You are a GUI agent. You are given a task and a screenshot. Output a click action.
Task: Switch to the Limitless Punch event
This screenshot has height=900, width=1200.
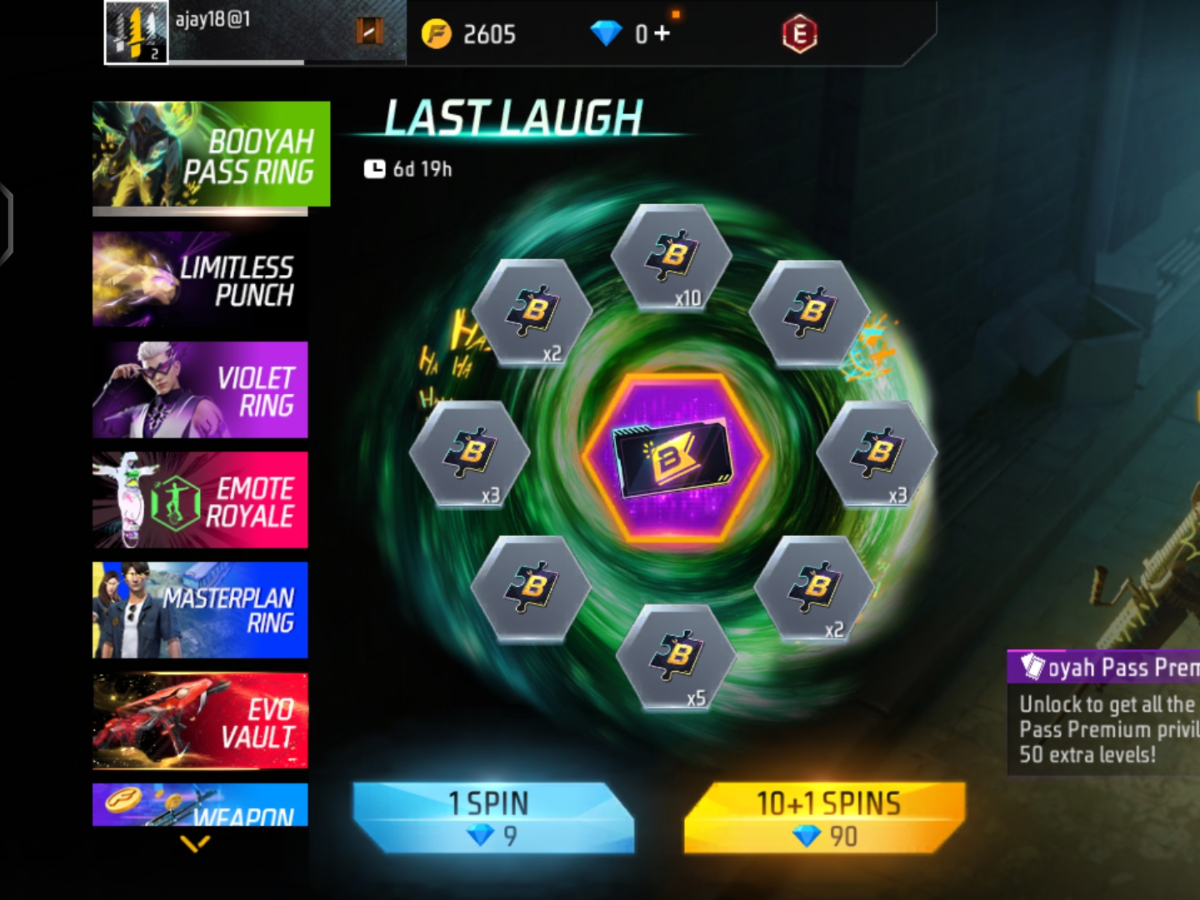200,280
